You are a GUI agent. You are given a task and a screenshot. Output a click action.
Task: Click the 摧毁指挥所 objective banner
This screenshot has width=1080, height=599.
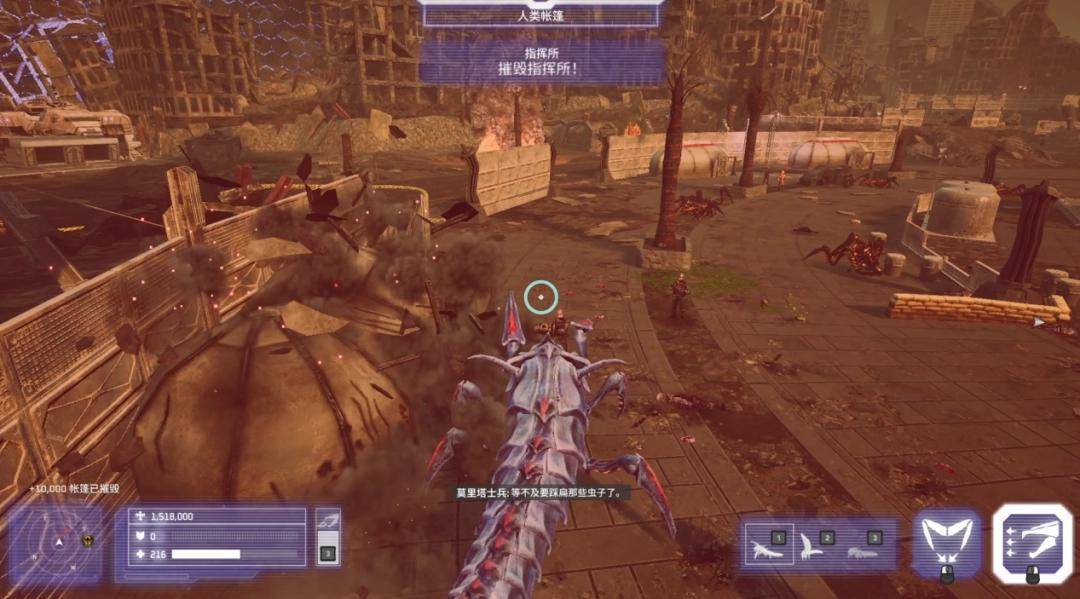[542, 62]
